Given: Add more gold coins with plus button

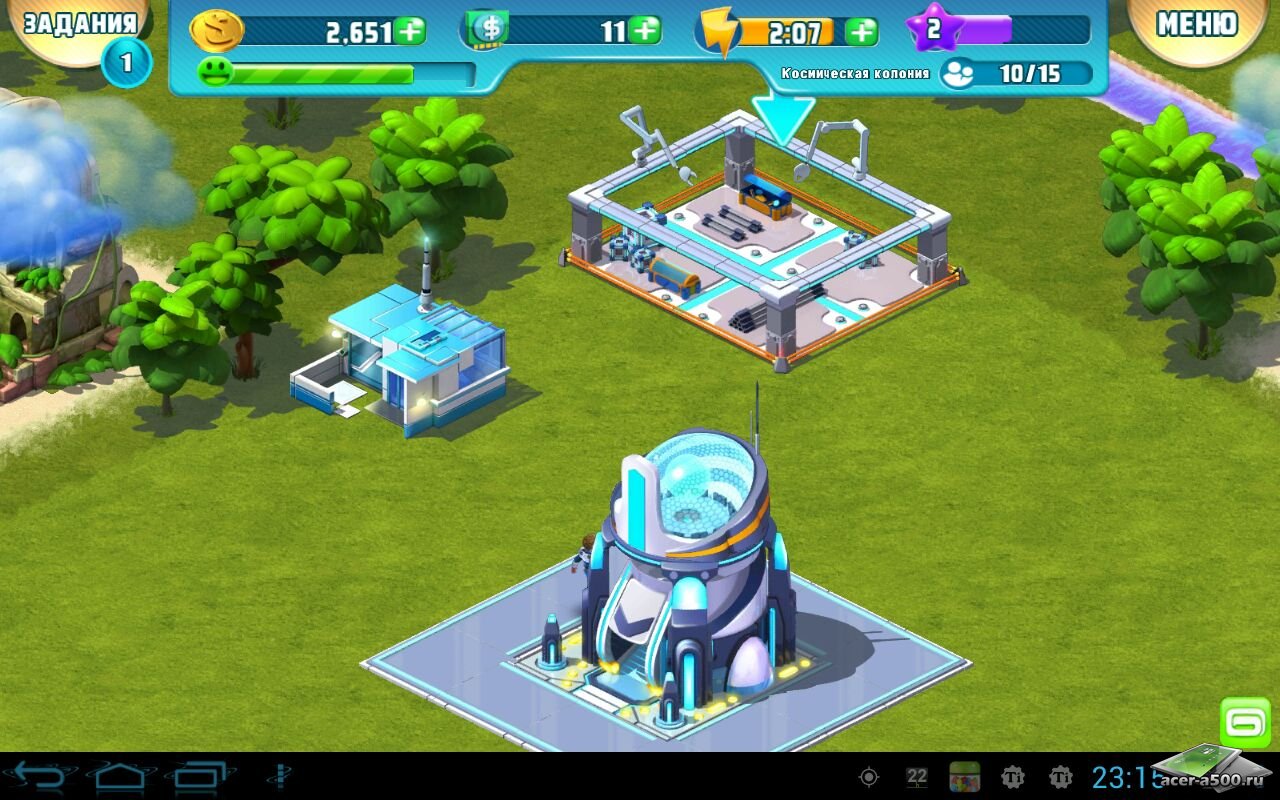Looking at the screenshot, I should (x=410, y=31).
